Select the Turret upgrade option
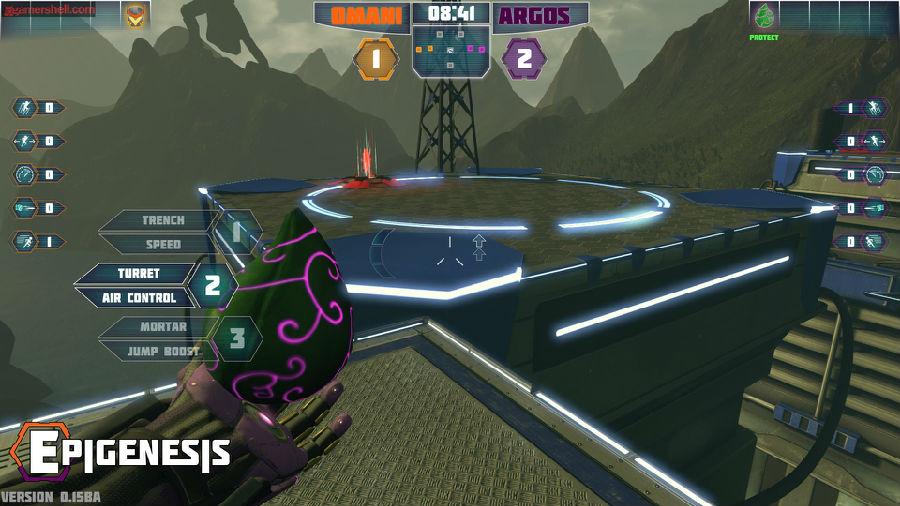900x506 pixels. point(138,273)
